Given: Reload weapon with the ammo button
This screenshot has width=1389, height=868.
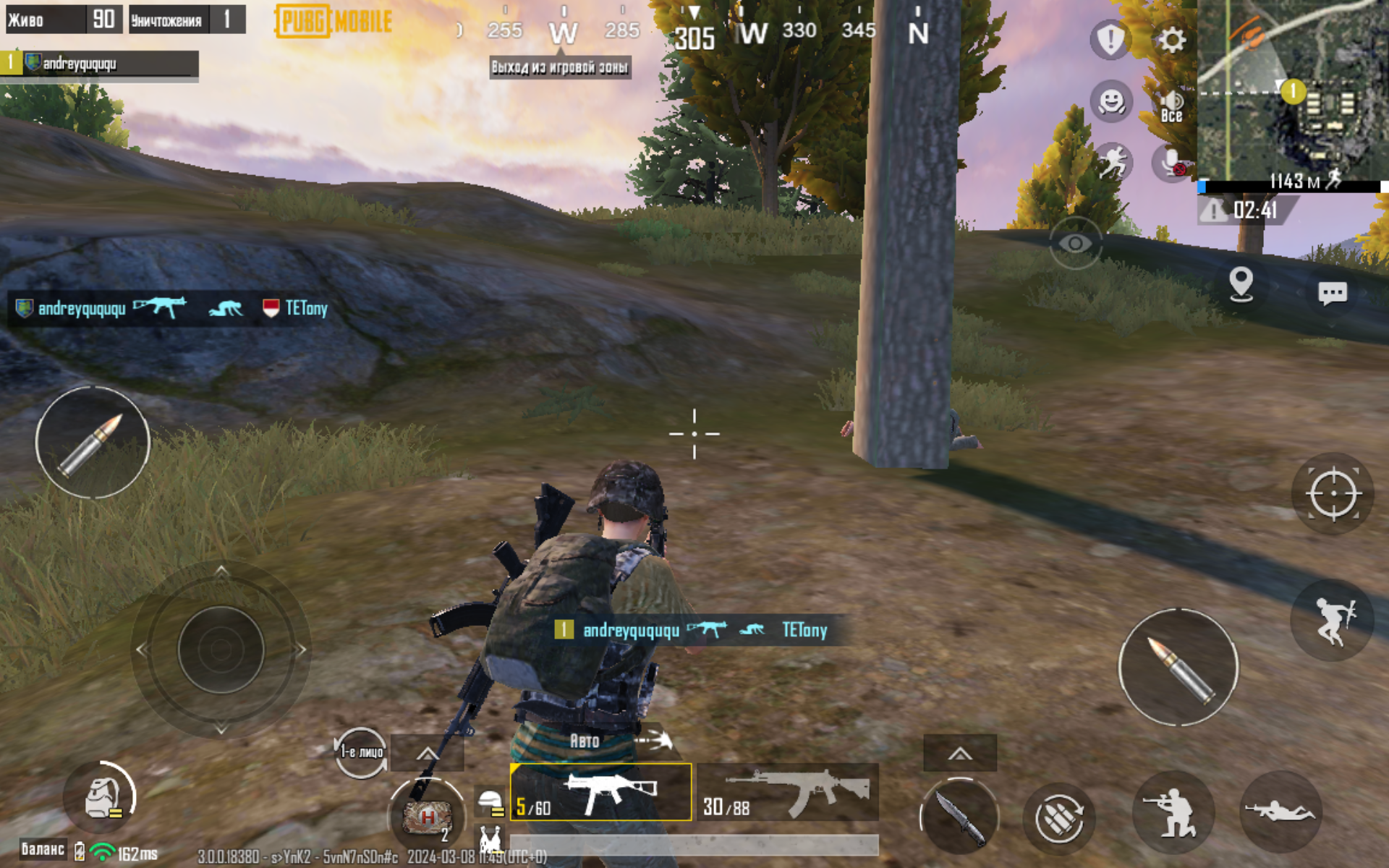Looking at the screenshot, I should point(1058,818).
